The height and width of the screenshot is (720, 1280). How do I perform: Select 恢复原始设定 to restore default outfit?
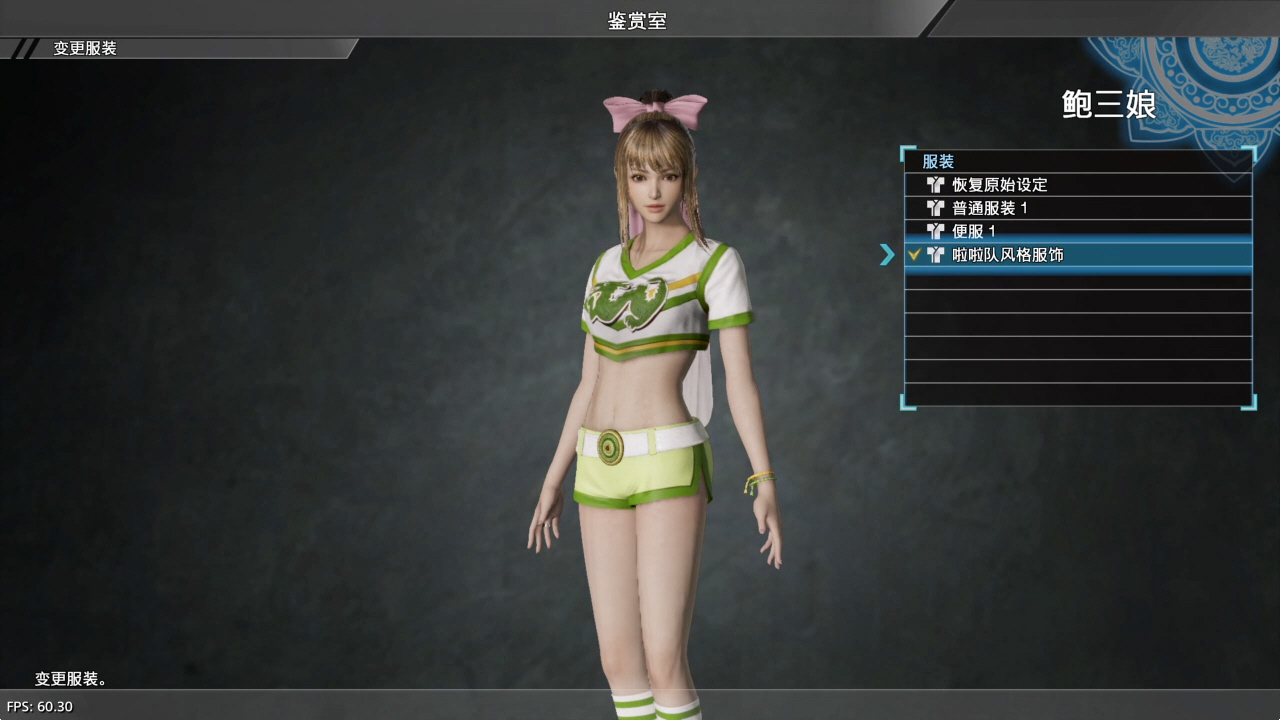[x=1000, y=185]
